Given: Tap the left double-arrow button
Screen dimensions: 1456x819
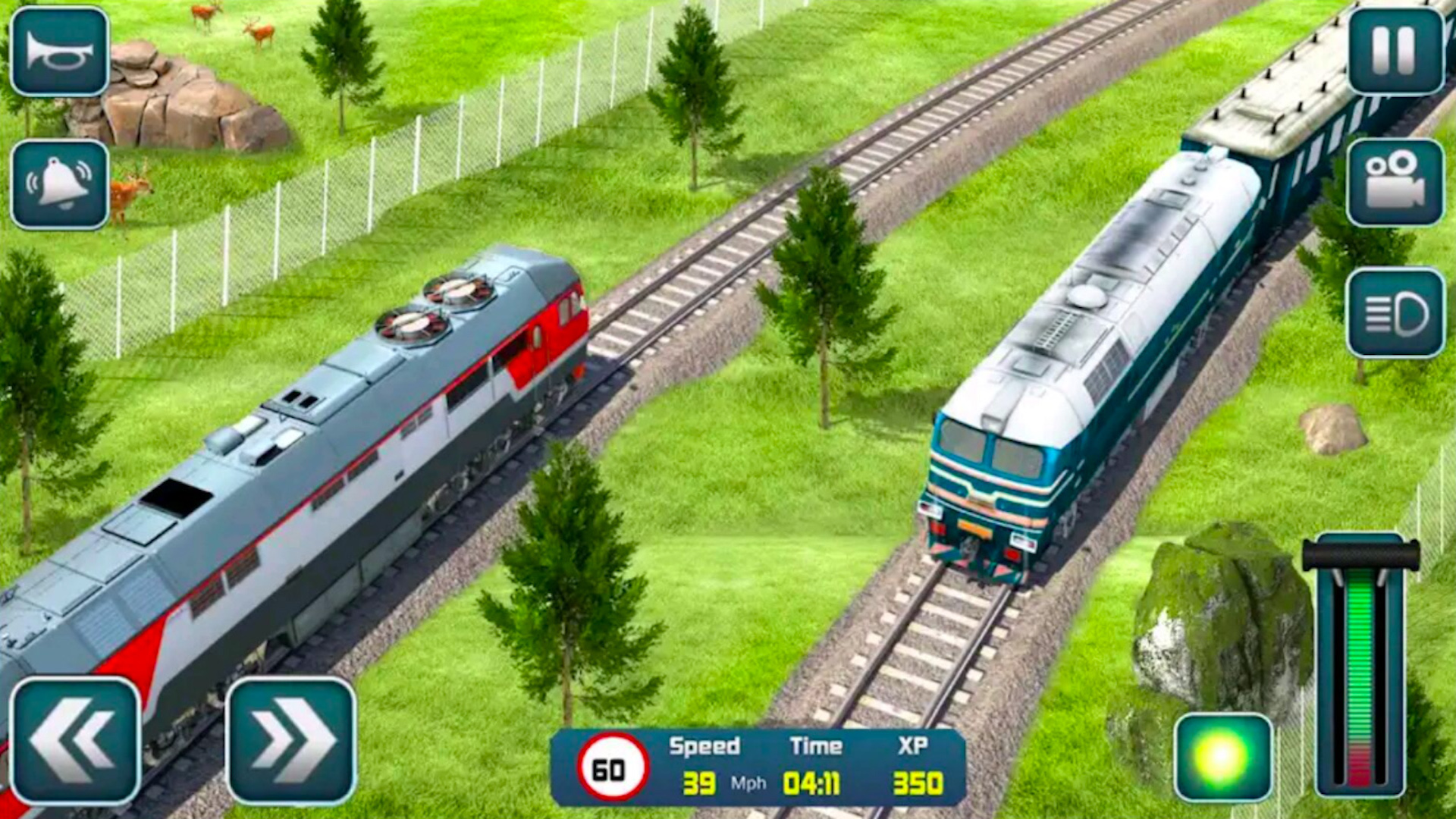Looking at the screenshot, I should tap(75, 741).
